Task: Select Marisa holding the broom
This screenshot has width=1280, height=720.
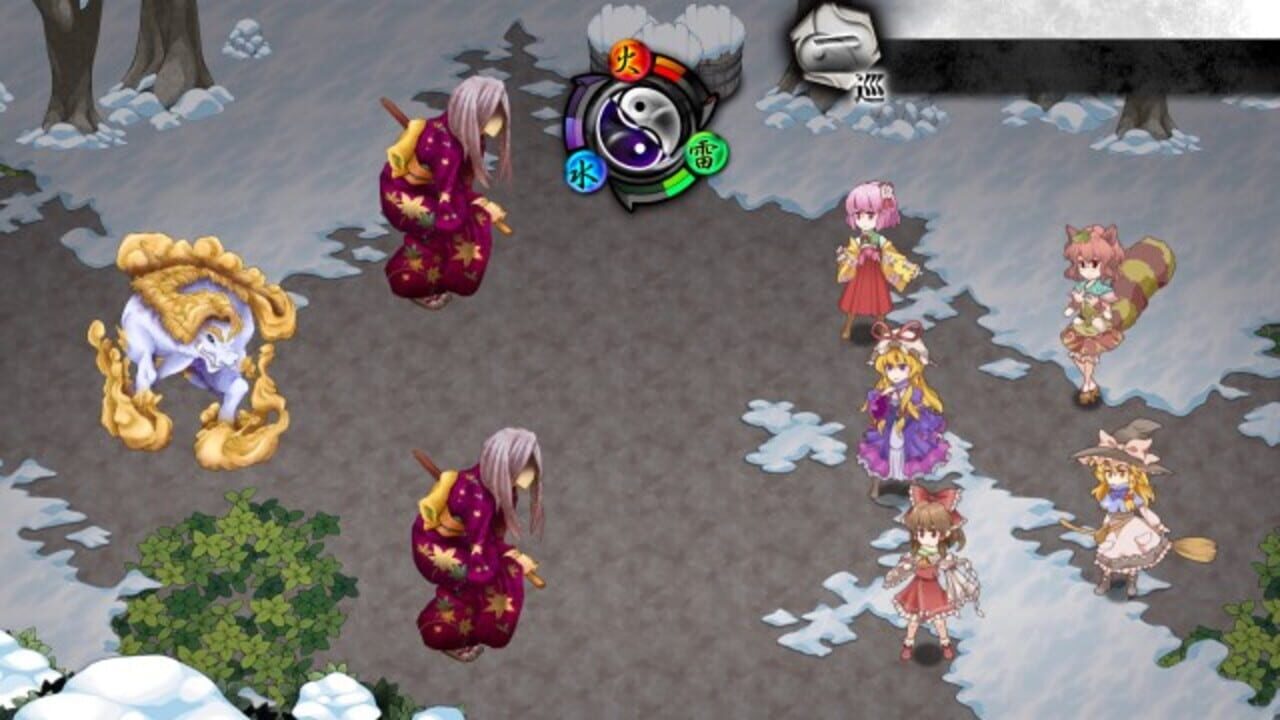Action: [1125, 510]
